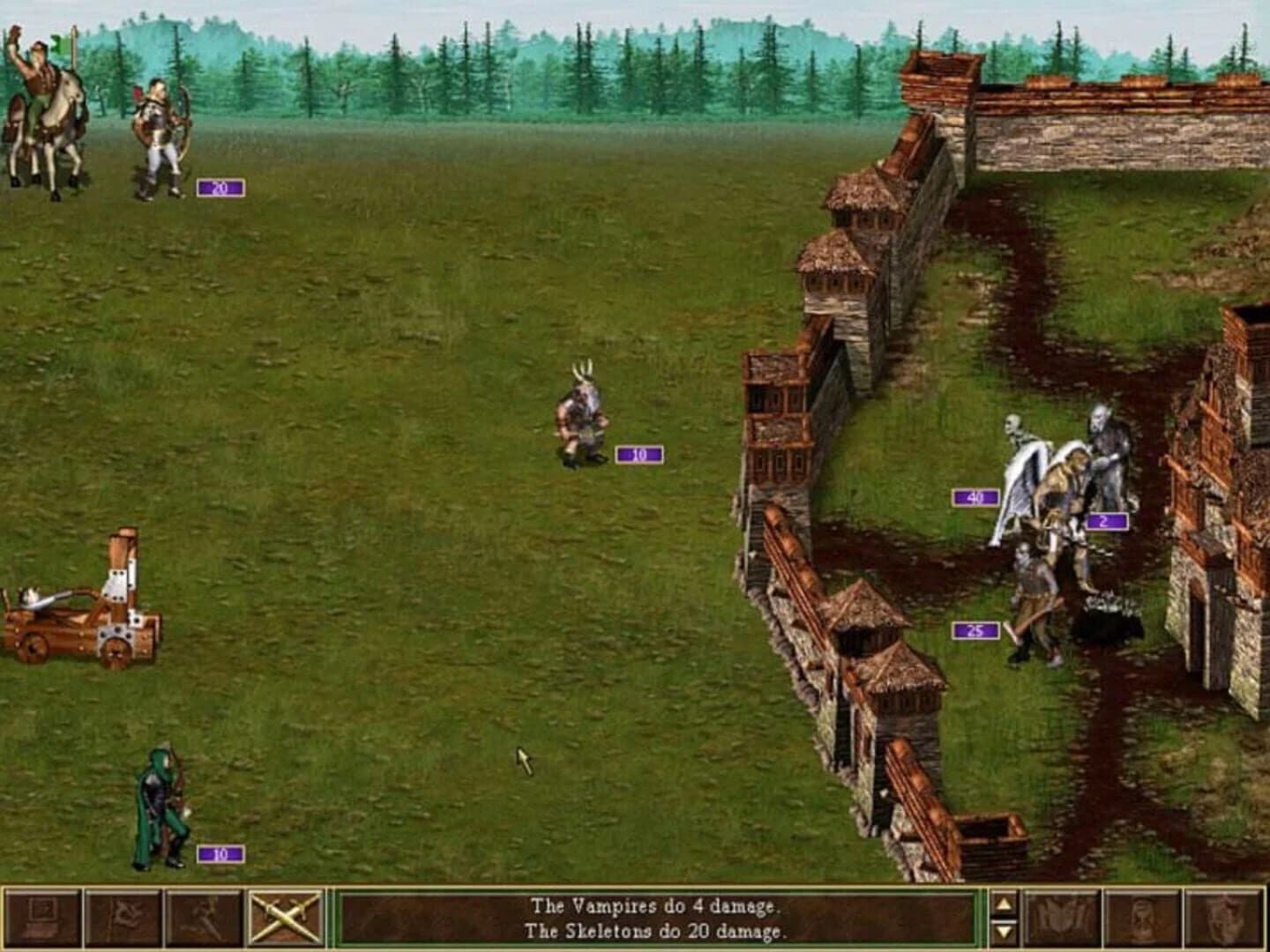Open the spellbook icon near the log
The height and width of the screenshot is (952, 1270).
pyautogui.click(x=1063, y=921)
